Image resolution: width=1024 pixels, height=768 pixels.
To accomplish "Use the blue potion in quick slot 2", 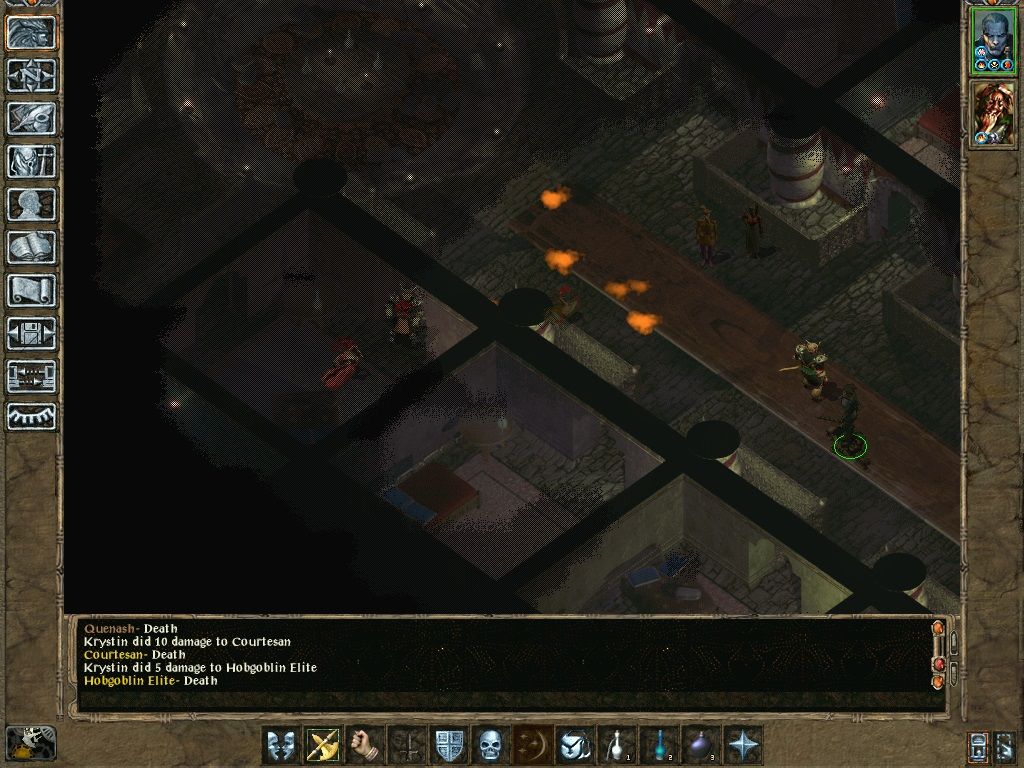I will click(659, 745).
